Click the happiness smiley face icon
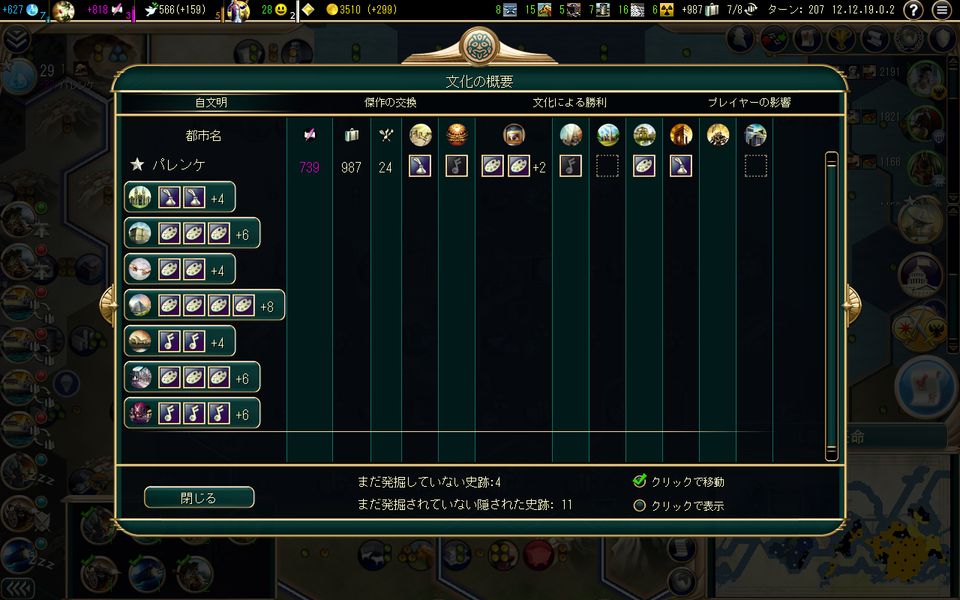Screen dimensions: 960x600 [281, 10]
